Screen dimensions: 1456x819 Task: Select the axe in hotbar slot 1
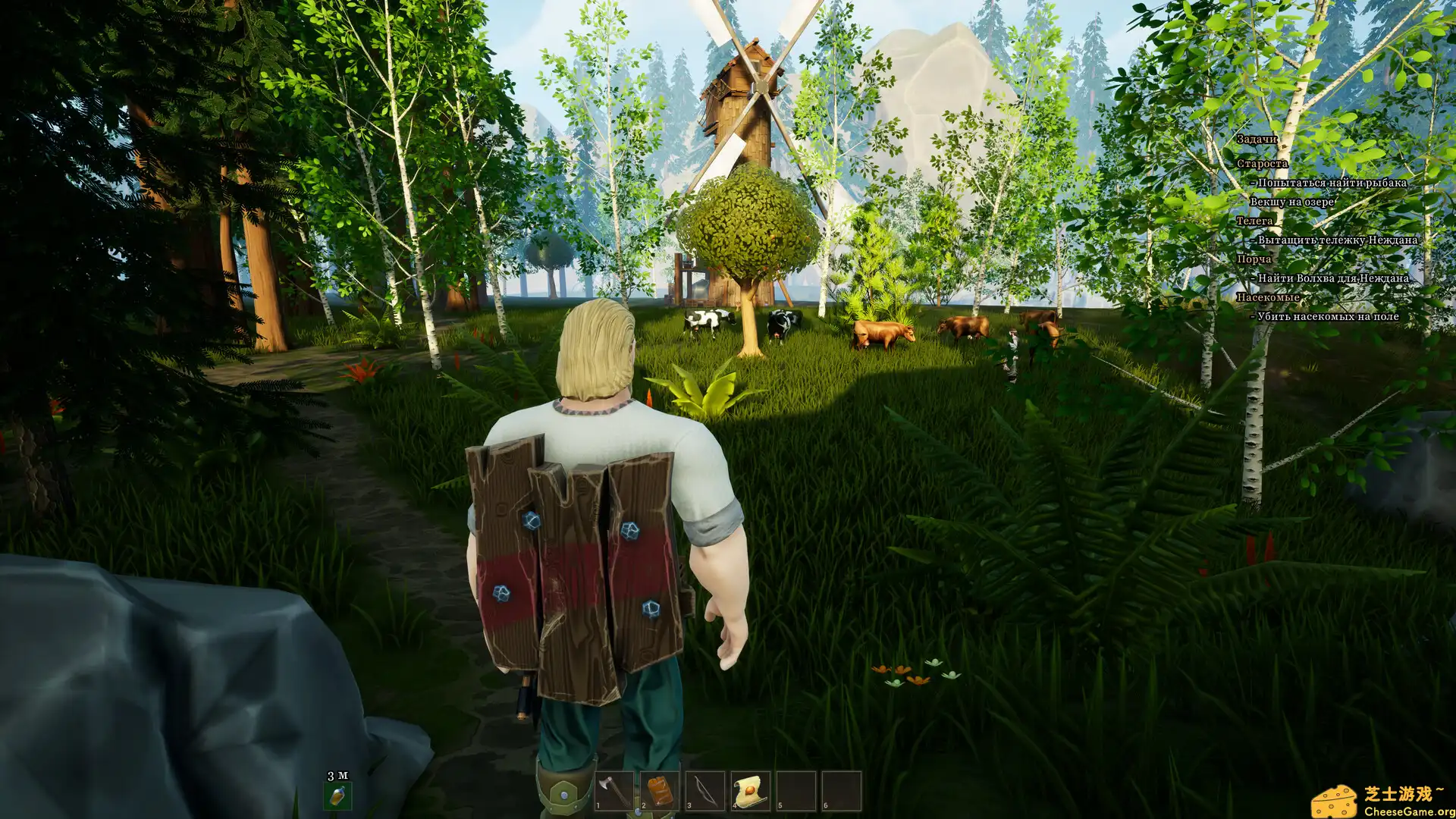pos(614,791)
